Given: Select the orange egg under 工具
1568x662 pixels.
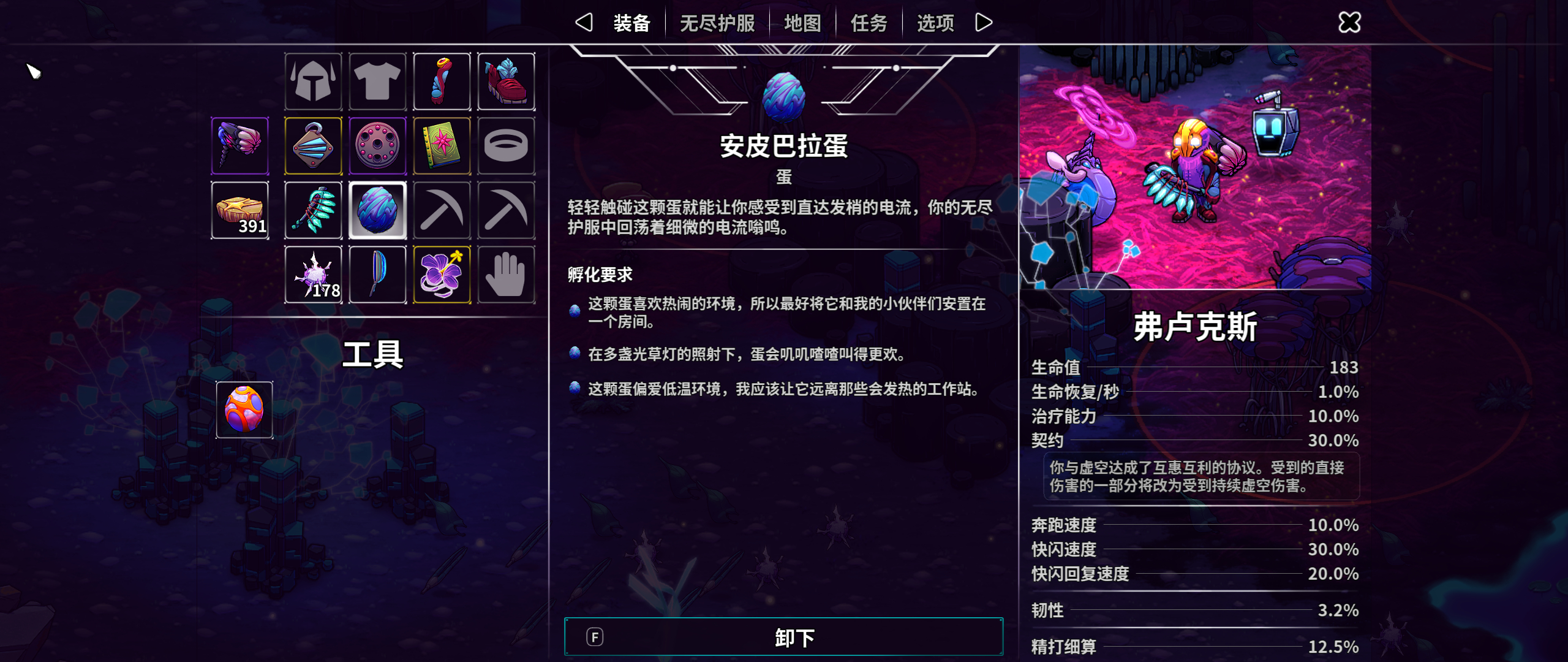Looking at the screenshot, I should tap(244, 409).
